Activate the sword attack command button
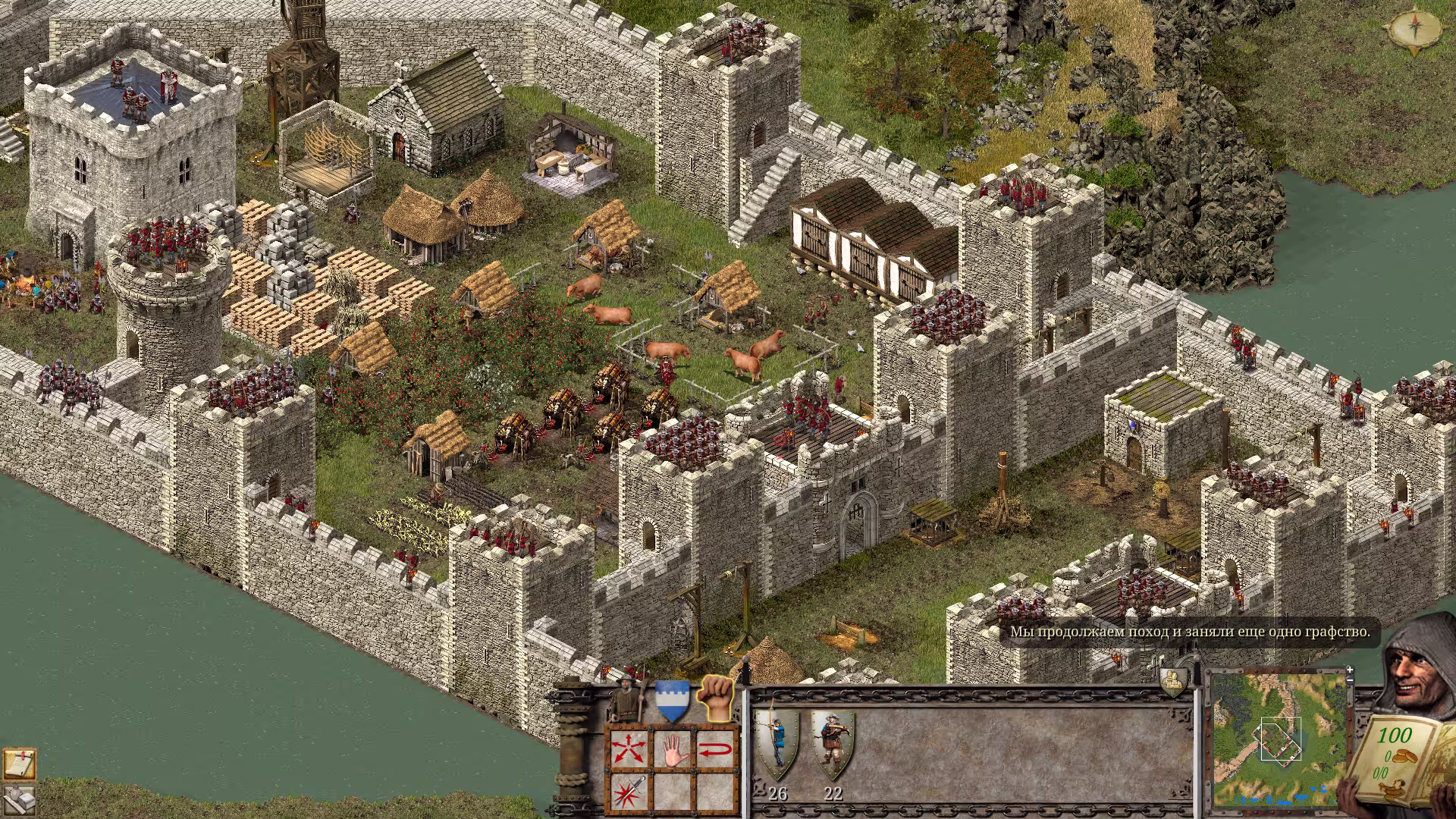The height and width of the screenshot is (819, 1456). [629, 792]
